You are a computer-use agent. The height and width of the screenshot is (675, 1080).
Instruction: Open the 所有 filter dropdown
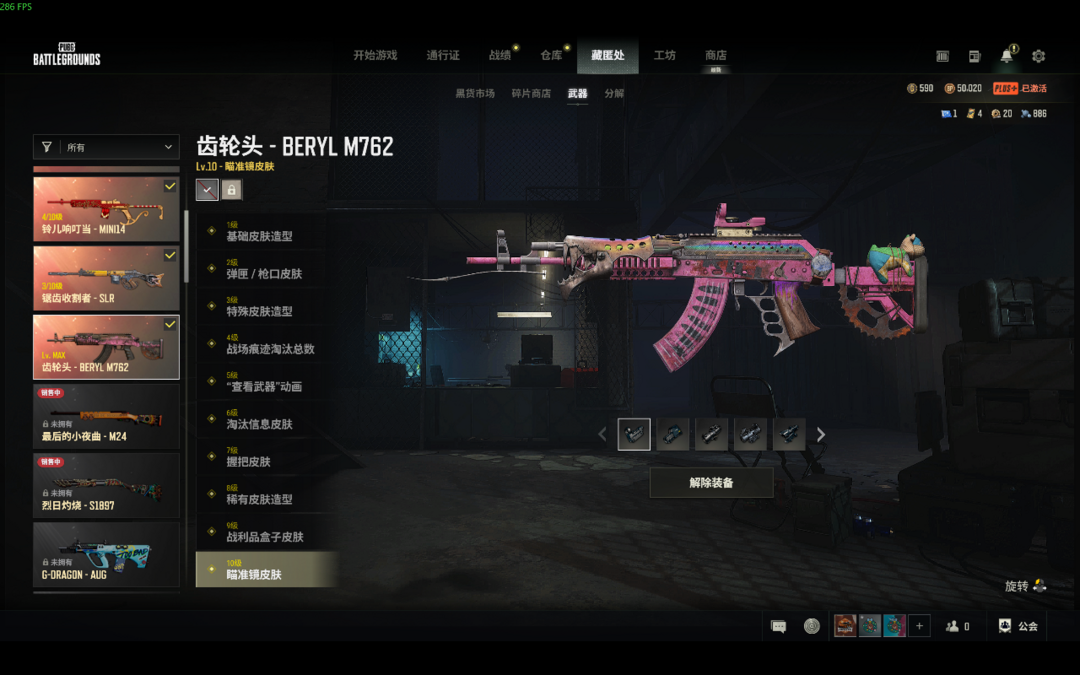point(106,147)
